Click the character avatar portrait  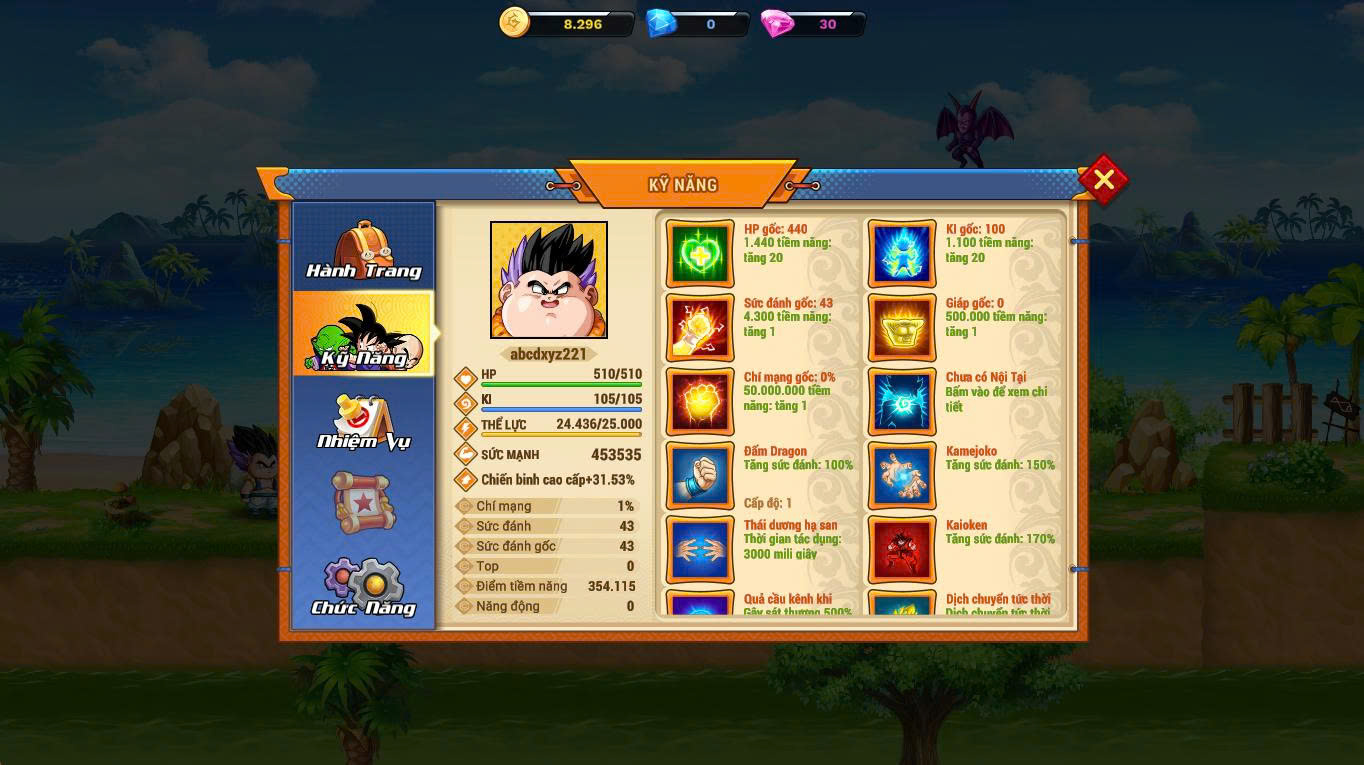coord(548,280)
